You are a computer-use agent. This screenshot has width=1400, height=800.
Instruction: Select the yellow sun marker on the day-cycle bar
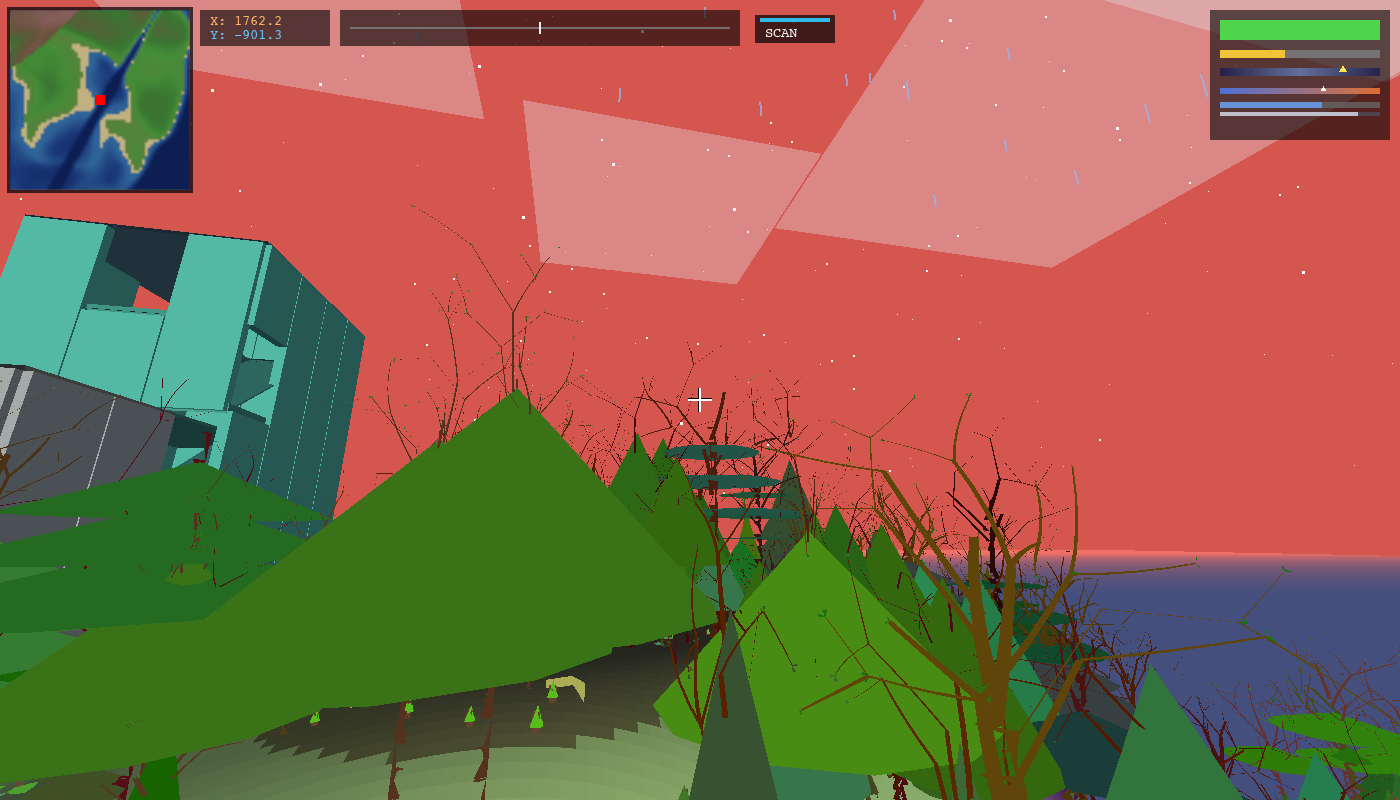point(1345,70)
